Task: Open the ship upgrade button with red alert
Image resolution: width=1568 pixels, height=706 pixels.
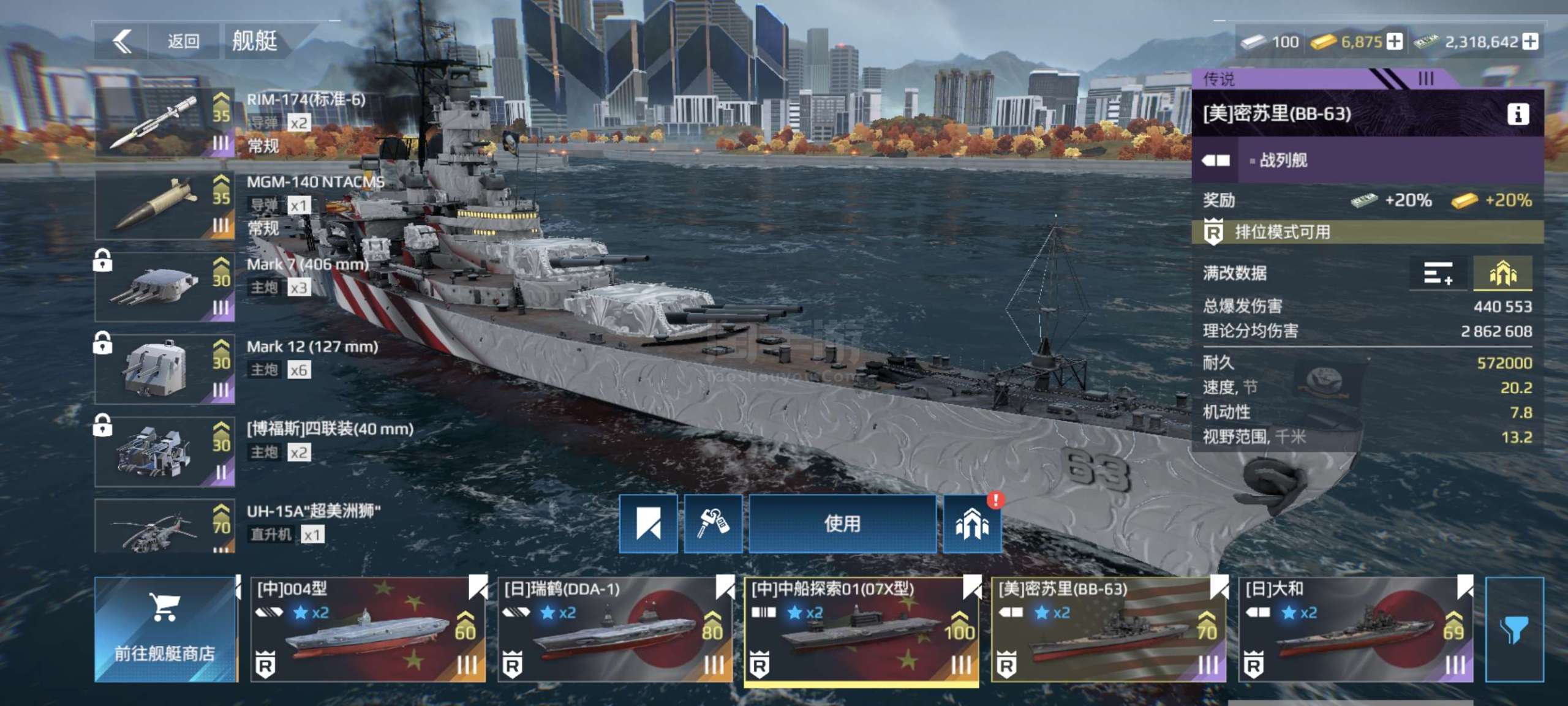Action: pos(972,525)
